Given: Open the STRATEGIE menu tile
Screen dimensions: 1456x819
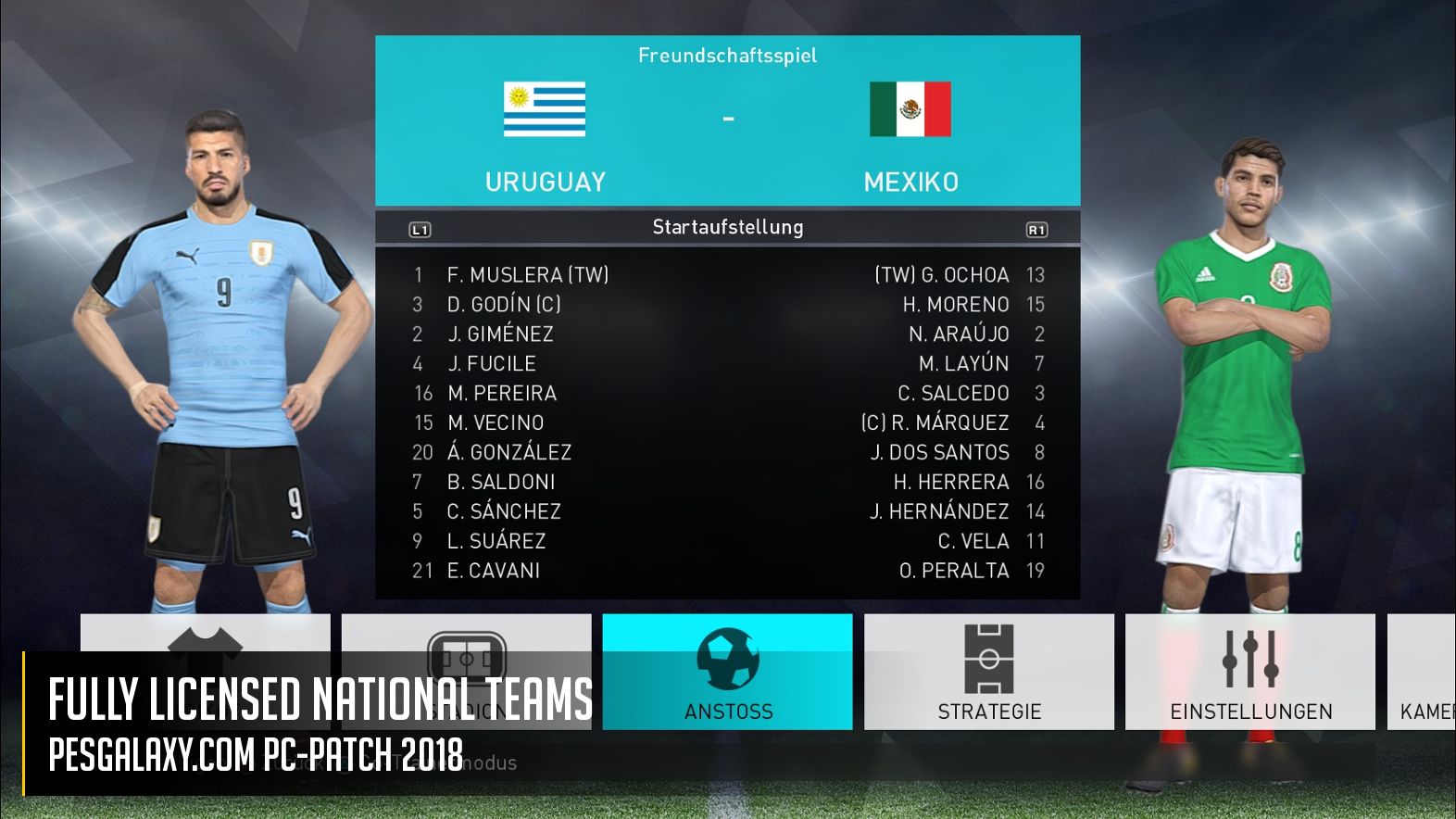Looking at the screenshot, I should coord(988,672).
